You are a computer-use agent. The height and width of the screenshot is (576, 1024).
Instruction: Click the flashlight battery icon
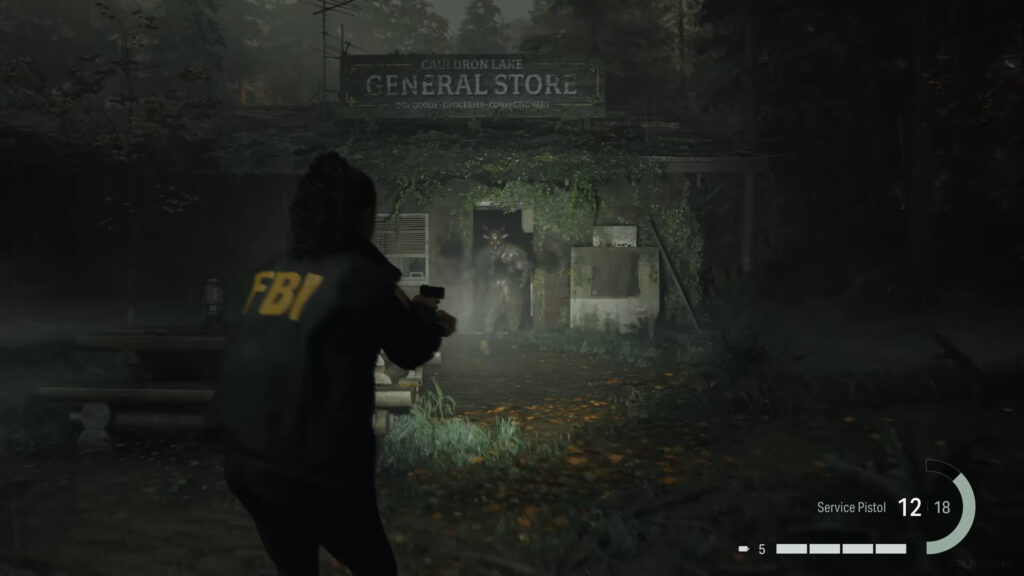click(x=744, y=549)
